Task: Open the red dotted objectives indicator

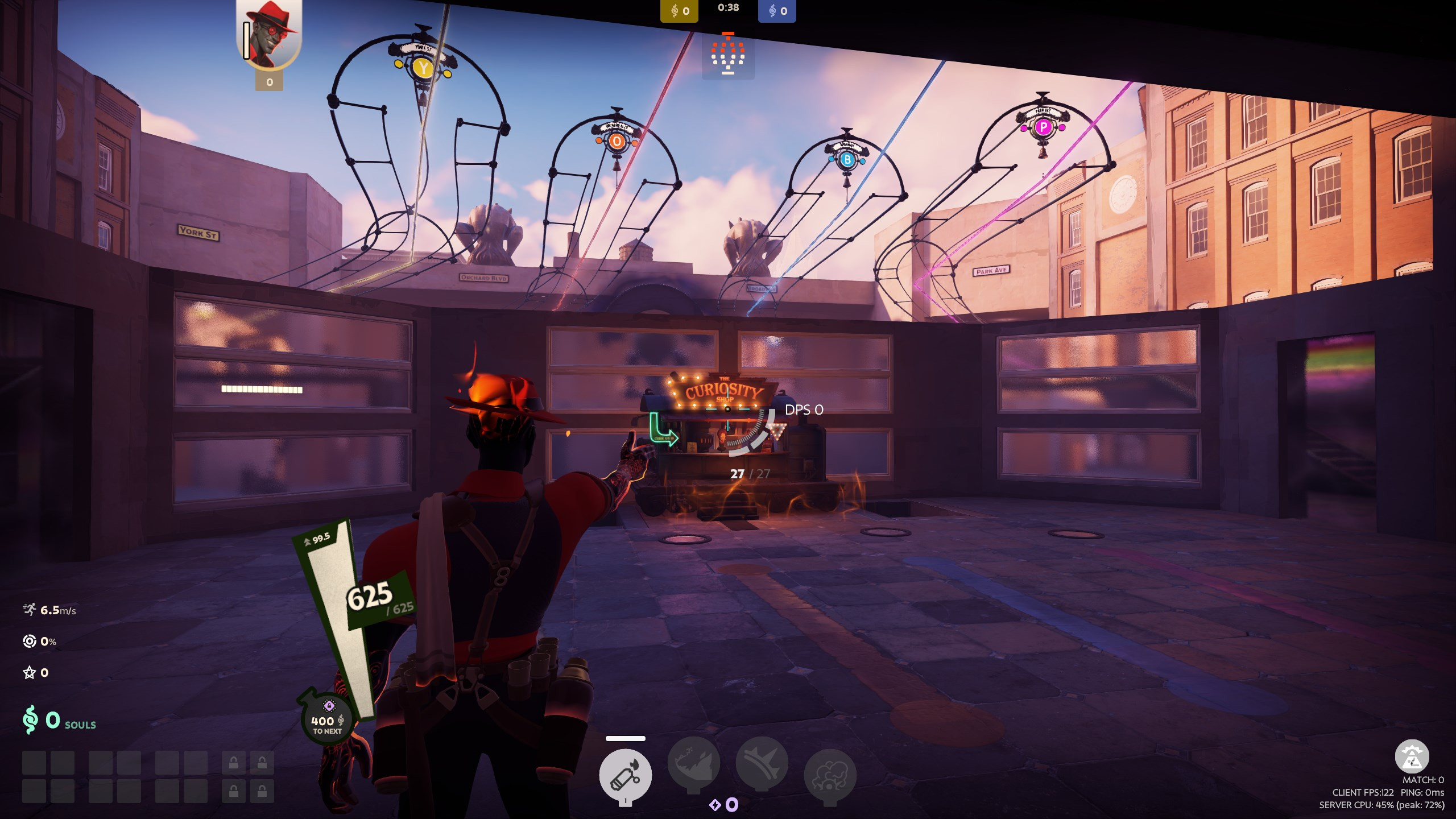Action: tap(728, 55)
